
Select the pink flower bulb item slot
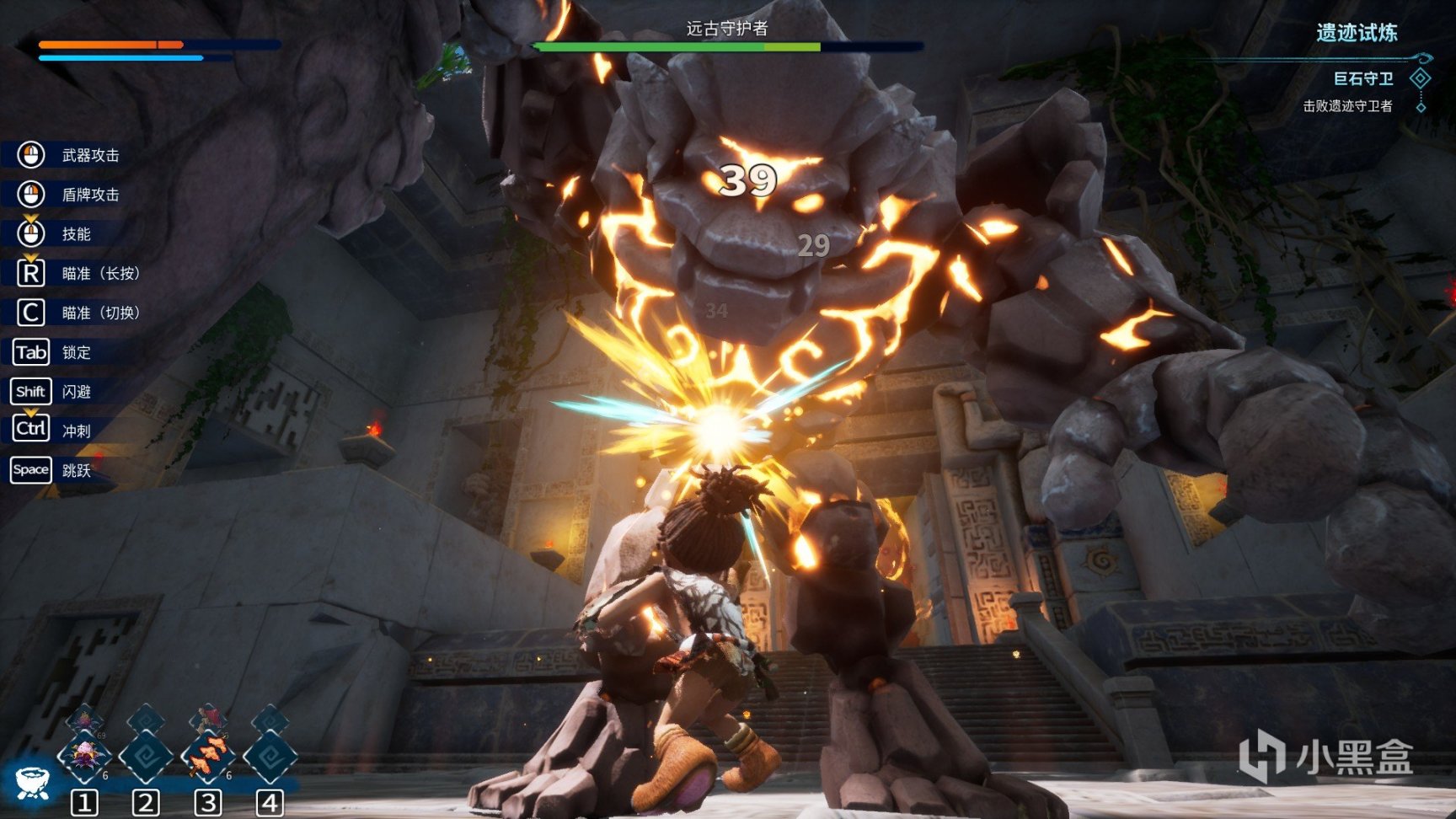(x=84, y=756)
